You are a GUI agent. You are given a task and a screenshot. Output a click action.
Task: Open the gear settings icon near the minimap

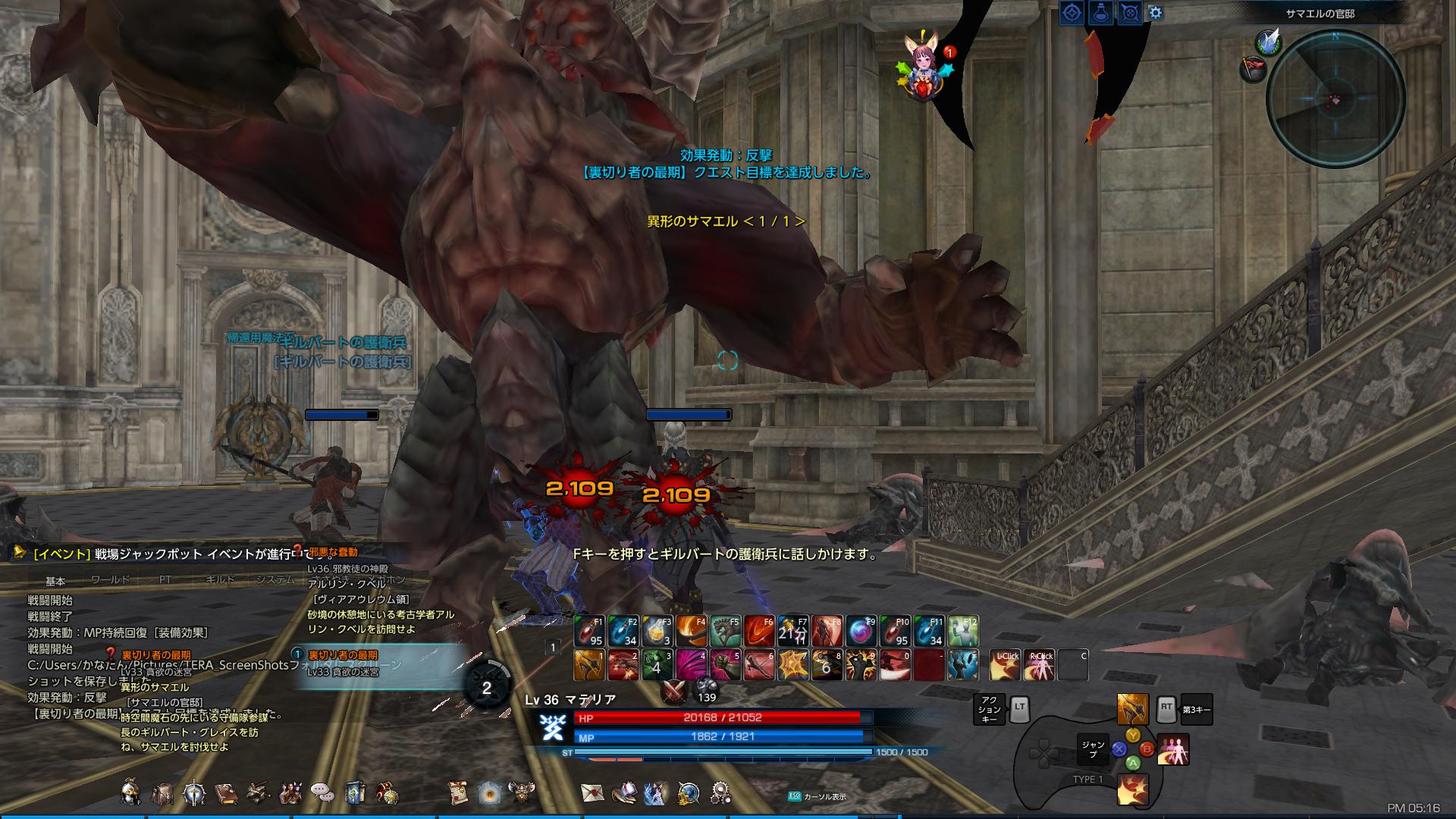(1155, 13)
